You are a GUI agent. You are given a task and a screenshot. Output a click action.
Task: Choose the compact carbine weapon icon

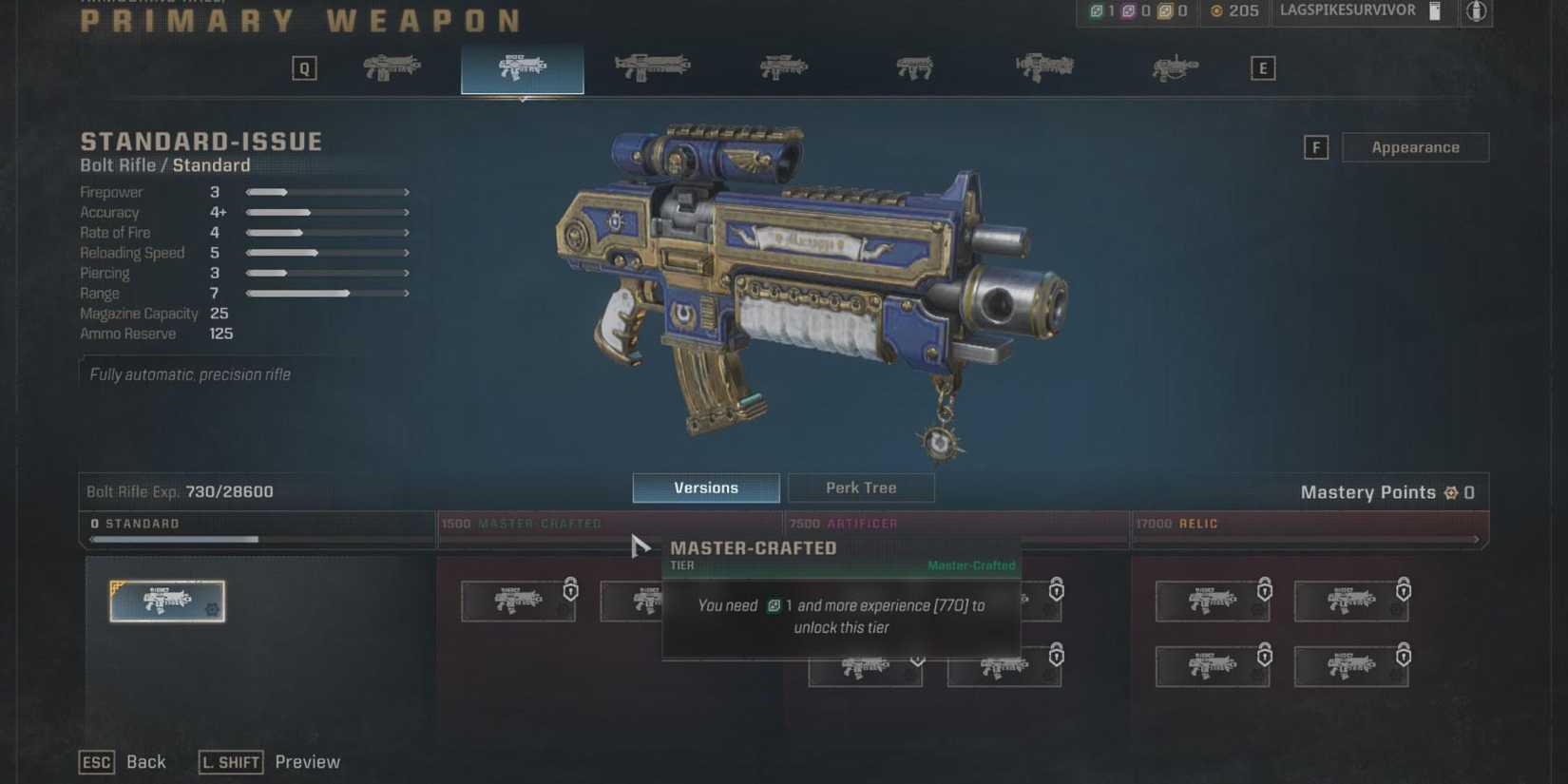tap(915, 67)
